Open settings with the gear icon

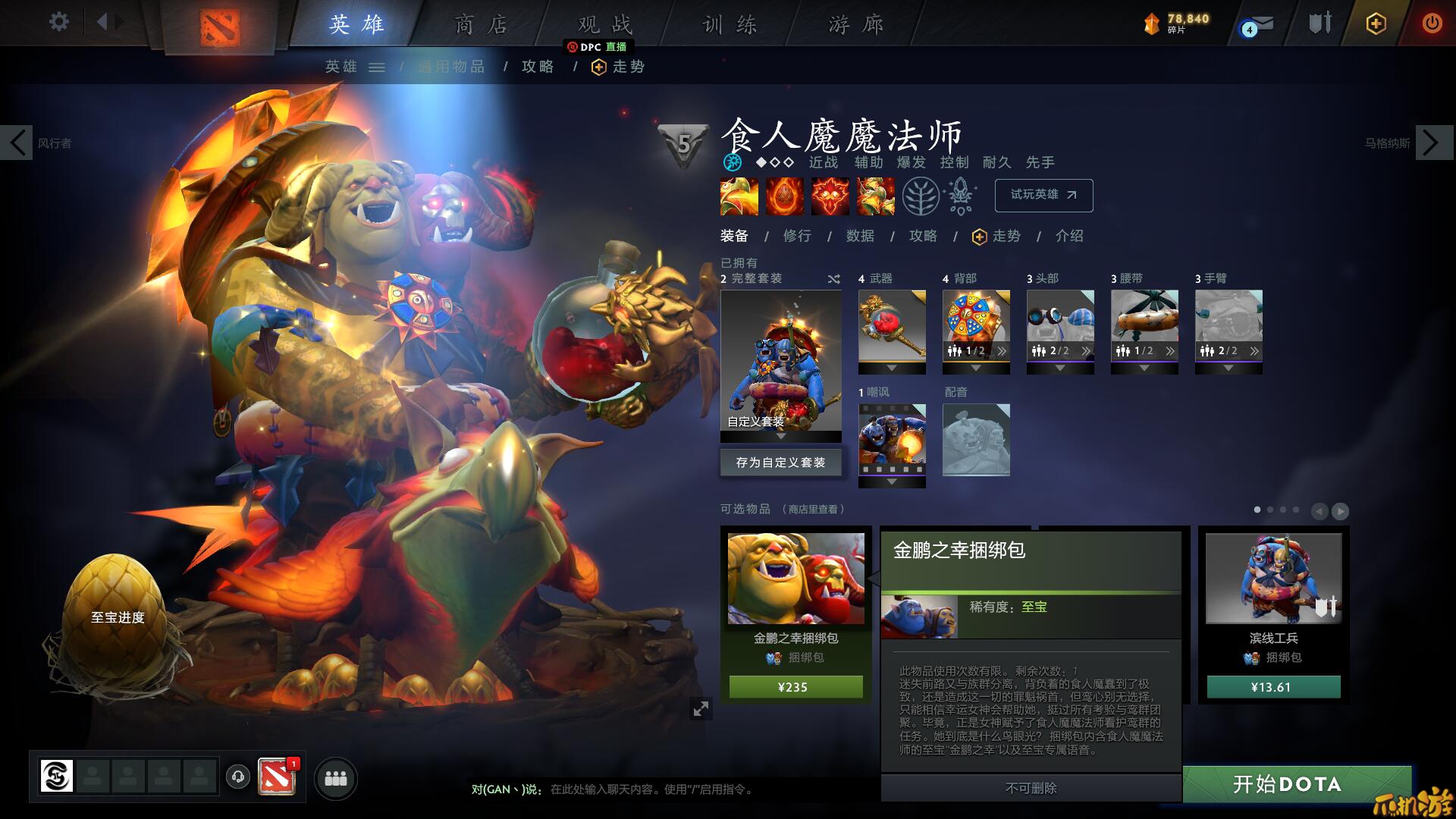pos(58,23)
